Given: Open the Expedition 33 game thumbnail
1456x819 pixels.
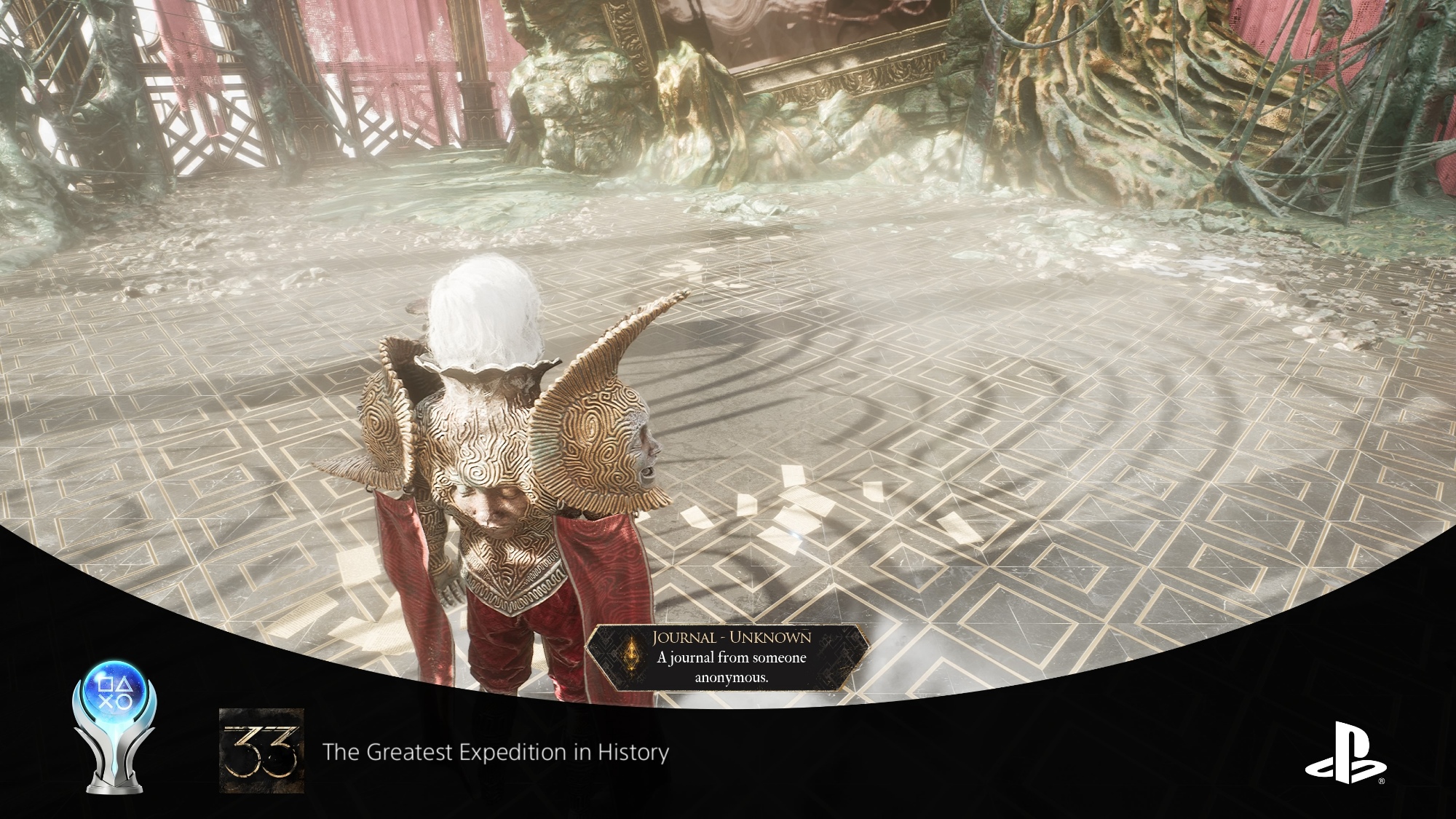Looking at the screenshot, I should (x=261, y=751).
